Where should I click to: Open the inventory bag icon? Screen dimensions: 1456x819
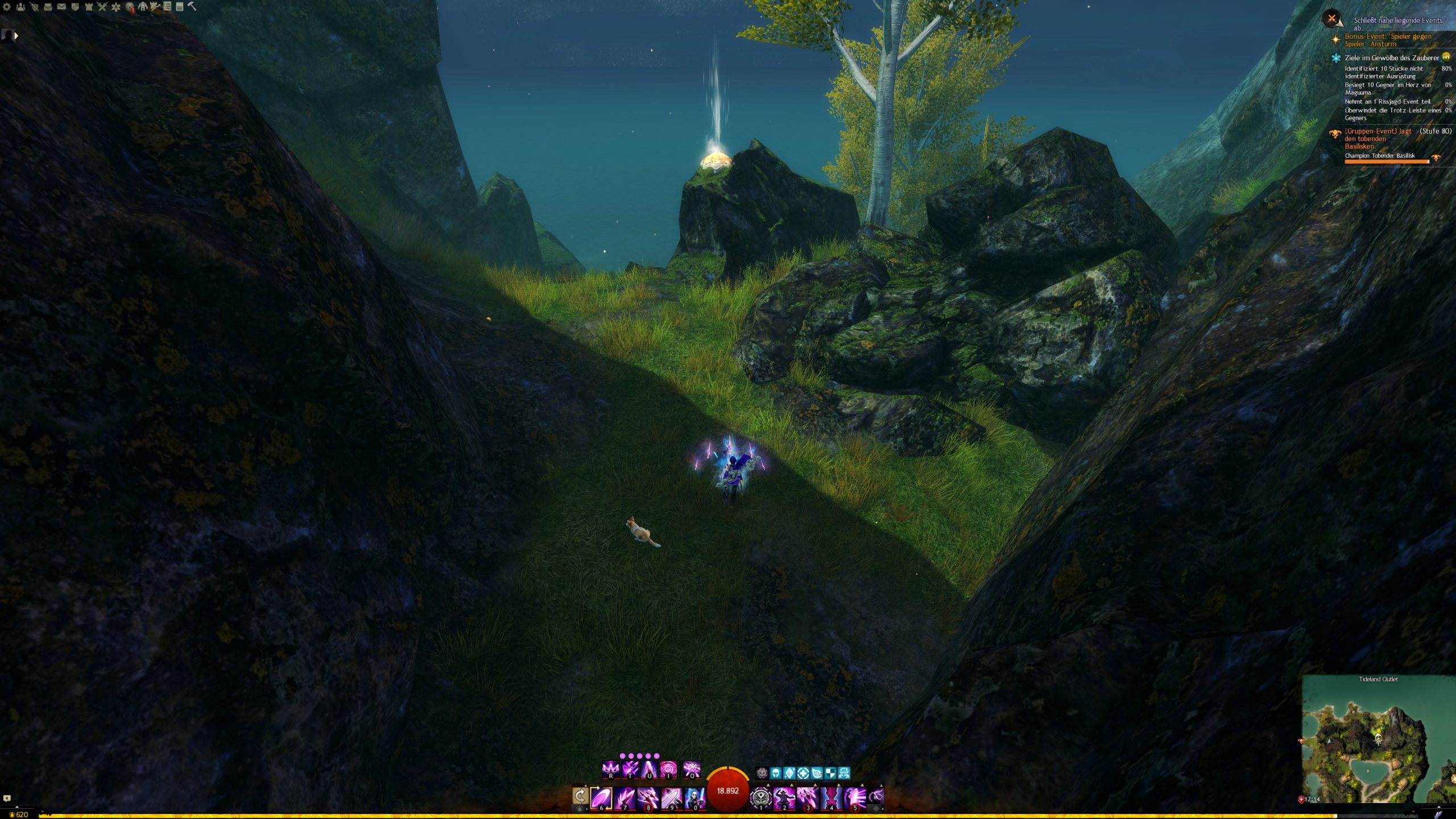coord(48,7)
